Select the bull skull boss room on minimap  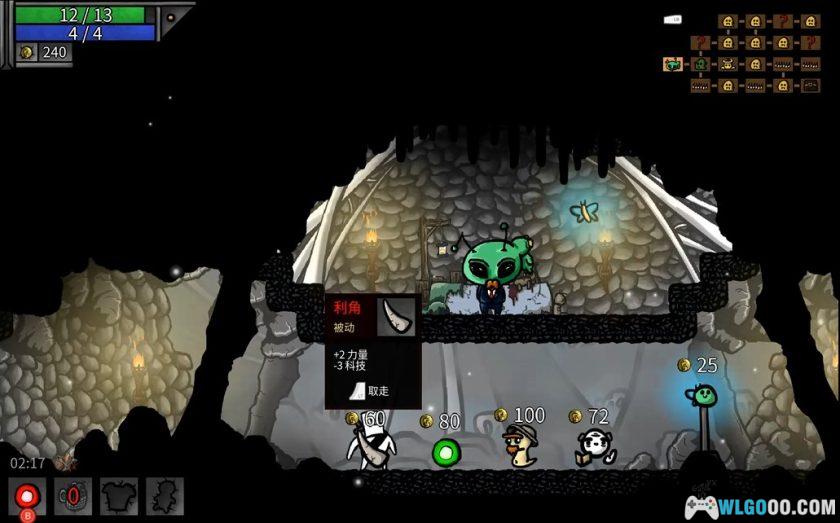(x=728, y=64)
